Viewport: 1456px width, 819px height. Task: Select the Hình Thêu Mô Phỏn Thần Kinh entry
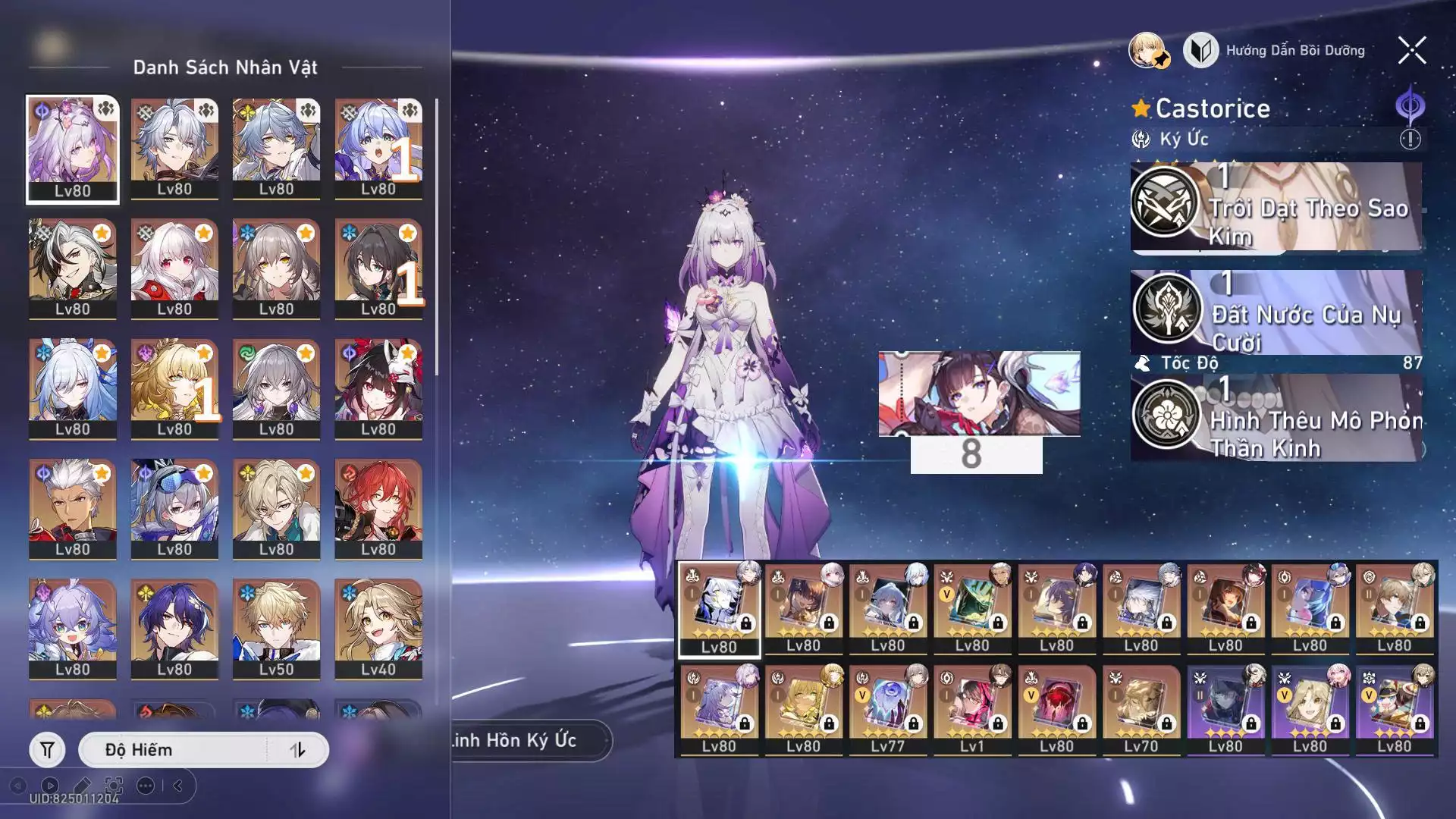point(1276,419)
